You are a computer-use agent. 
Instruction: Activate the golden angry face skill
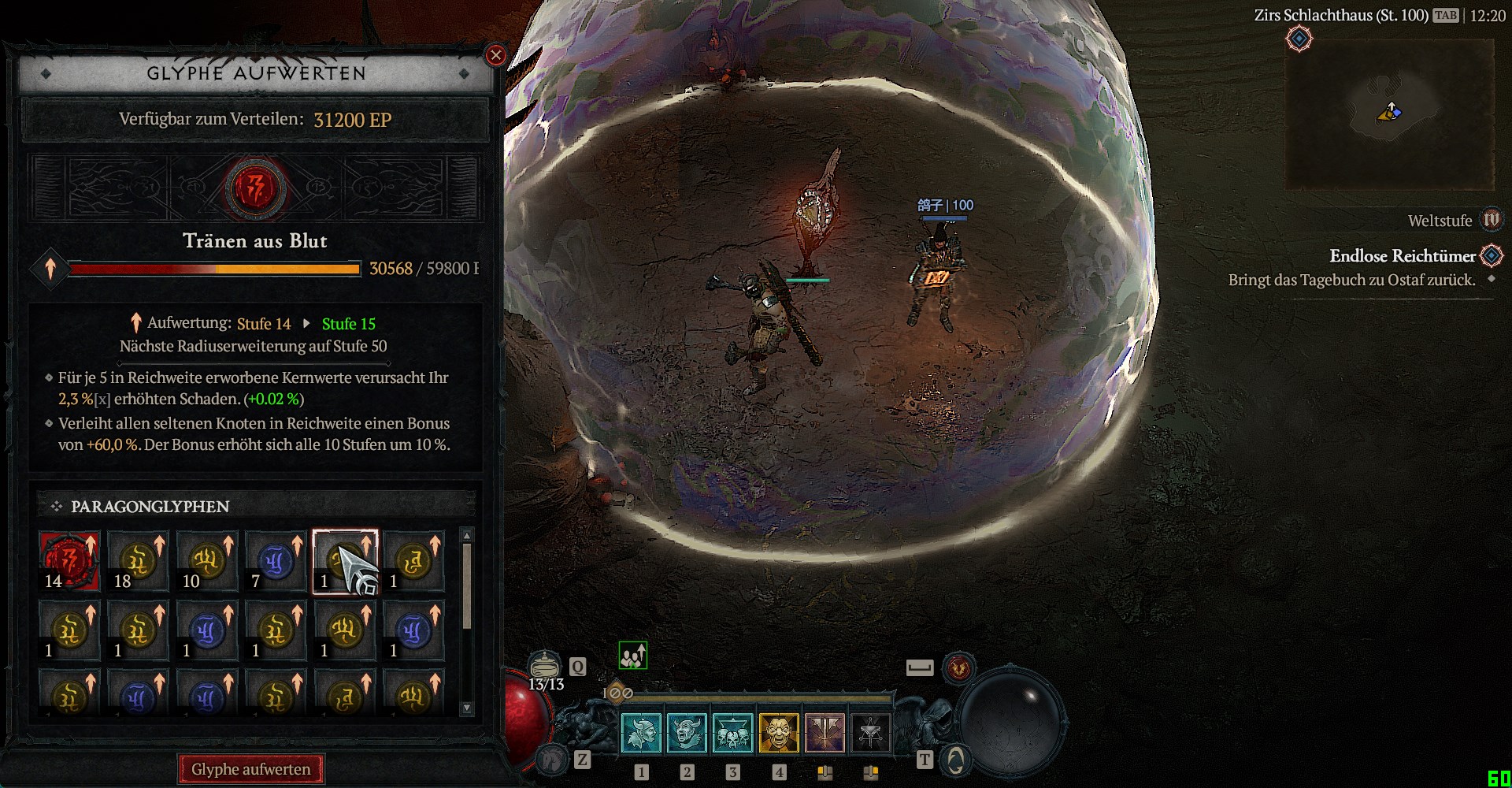coord(779,733)
